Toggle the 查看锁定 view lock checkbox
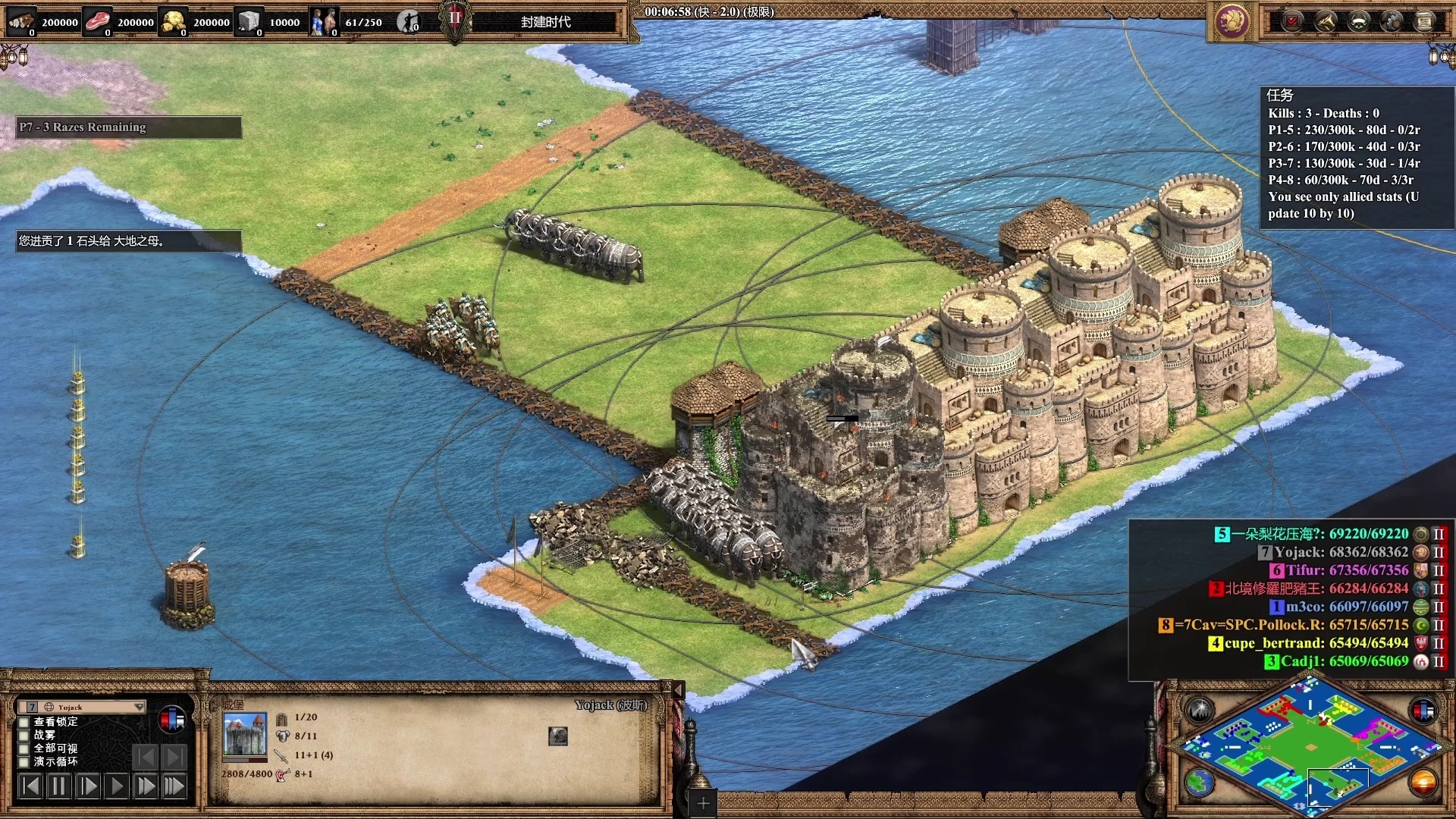Viewport: 1456px width, 819px height. pyautogui.click(x=24, y=722)
